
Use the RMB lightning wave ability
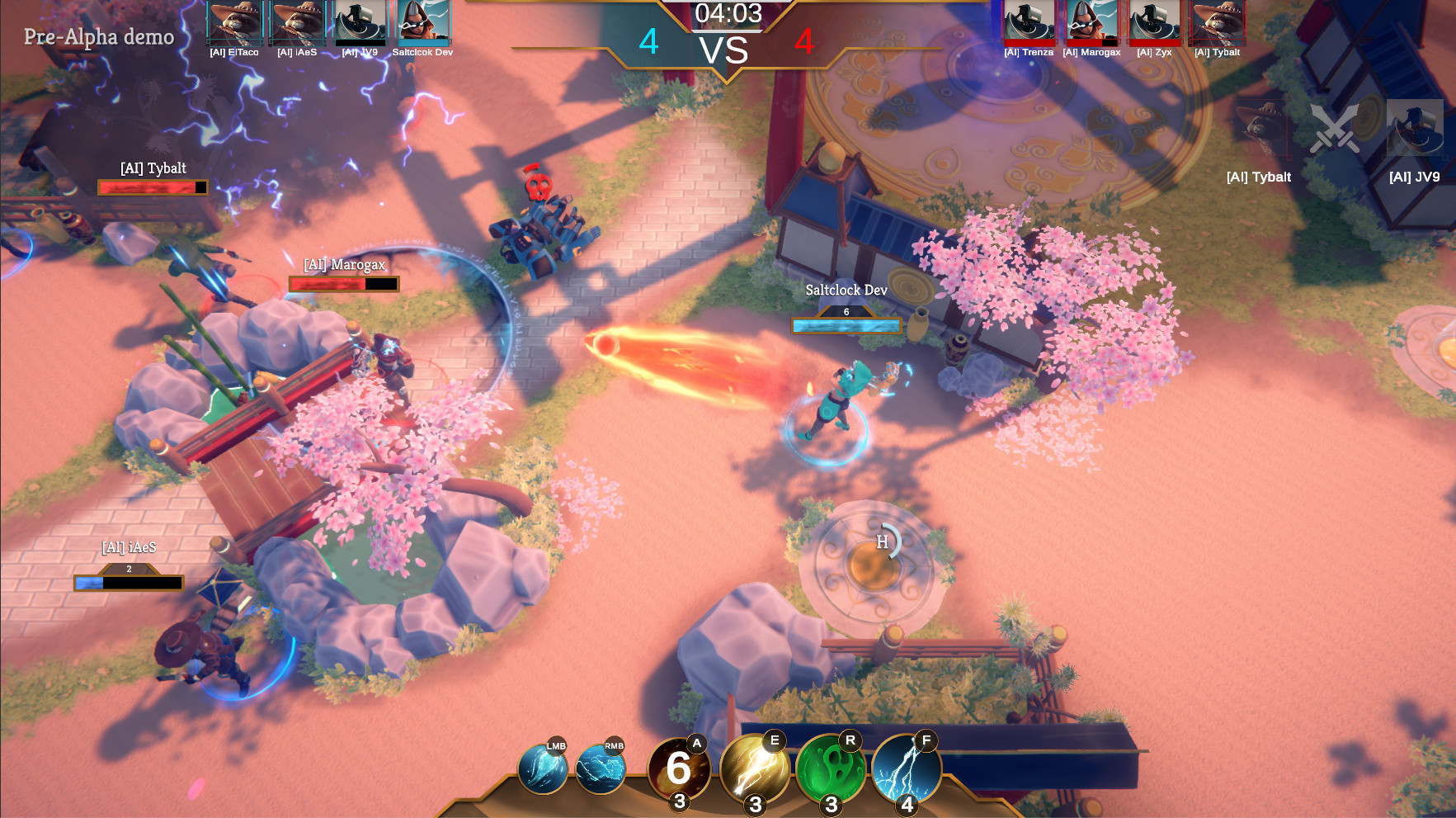pos(601,768)
